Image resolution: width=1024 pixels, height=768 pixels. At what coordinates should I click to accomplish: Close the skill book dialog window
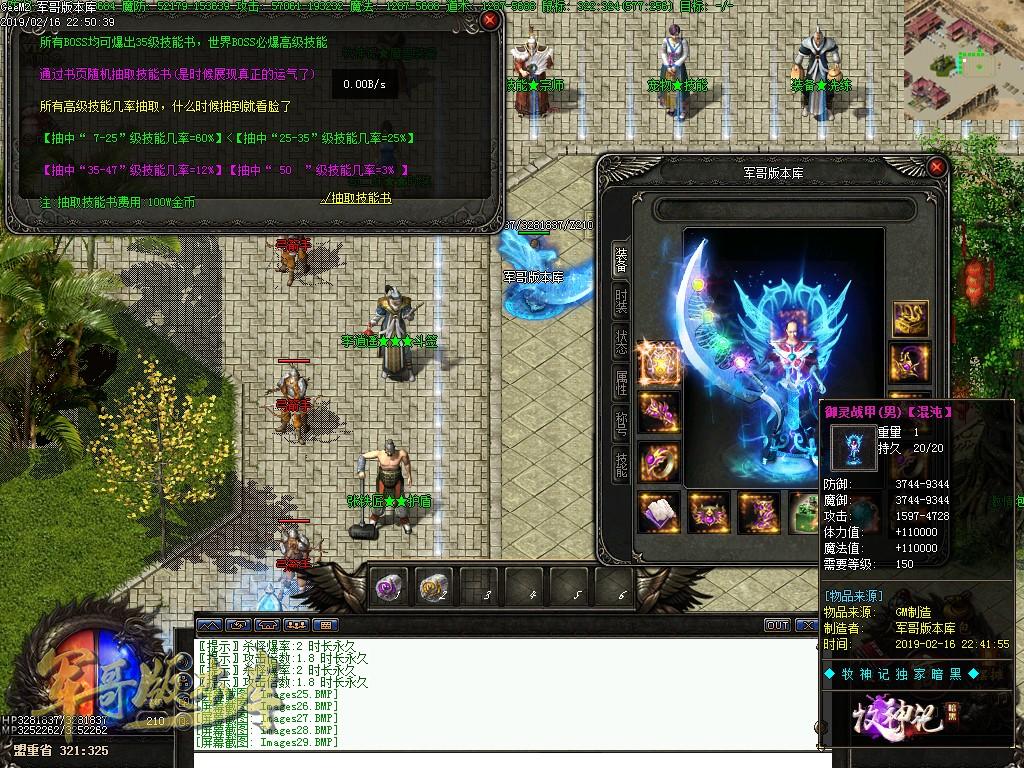click(x=489, y=19)
